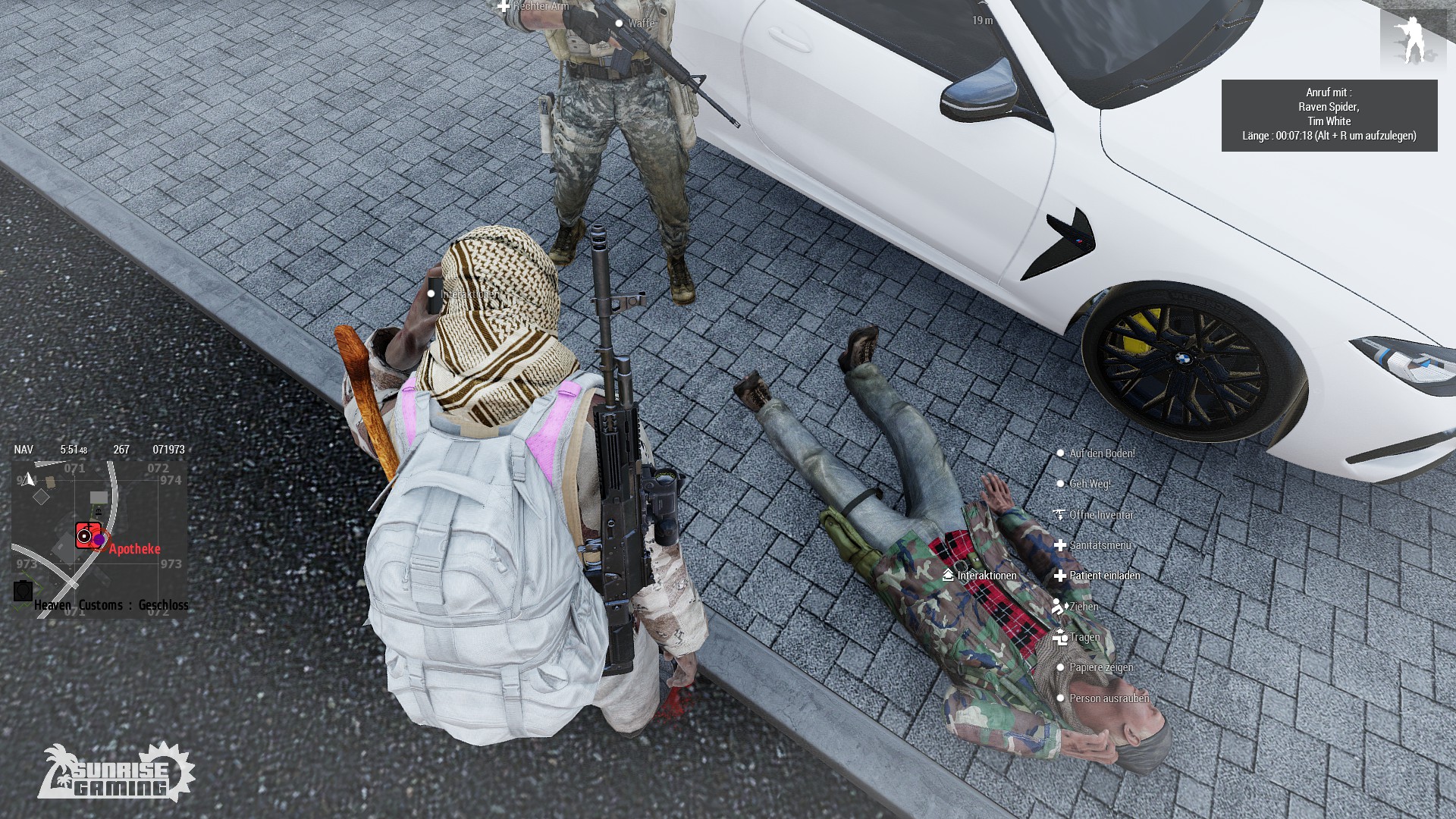Choose the "Geh Weg!" command
This screenshot has width=1456, height=819.
(x=1089, y=484)
